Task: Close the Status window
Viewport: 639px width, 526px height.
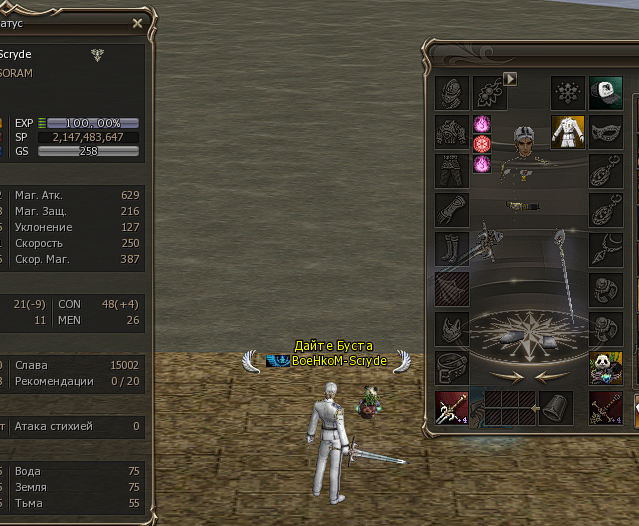Action: tap(137, 22)
